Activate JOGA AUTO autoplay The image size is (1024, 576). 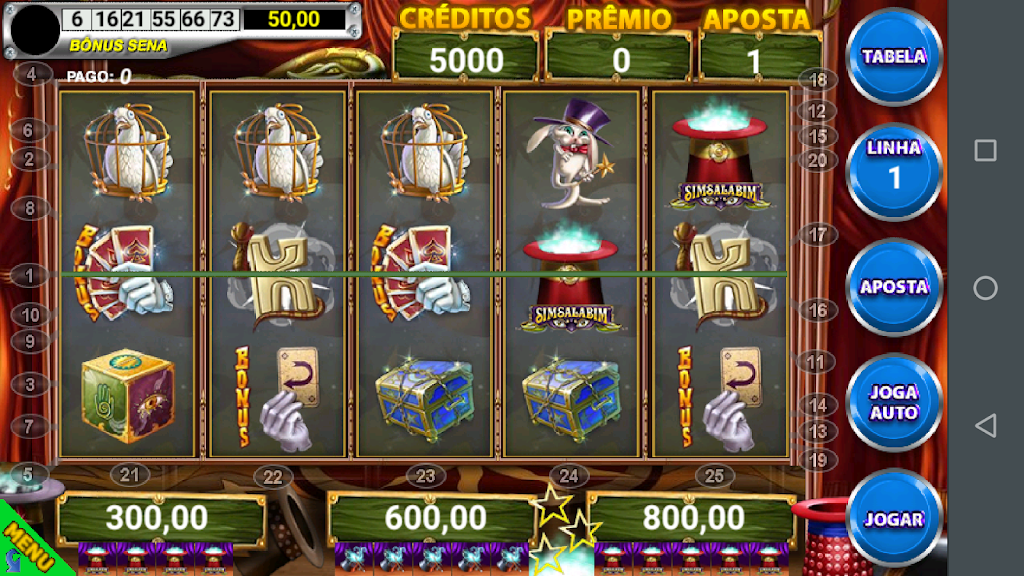(x=893, y=403)
